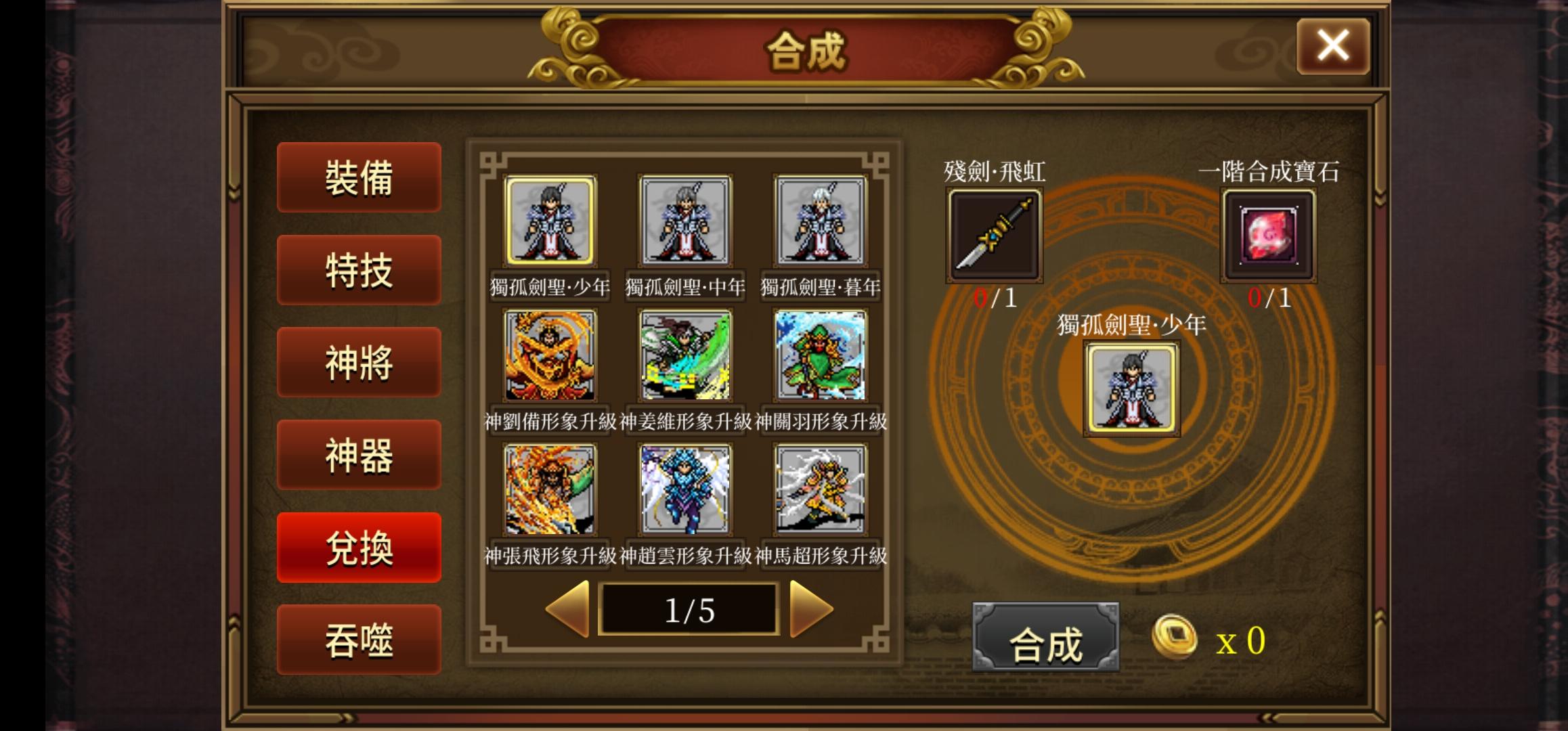
Task: Switch to the 裝備 tab
Action: tap(359, 178)
